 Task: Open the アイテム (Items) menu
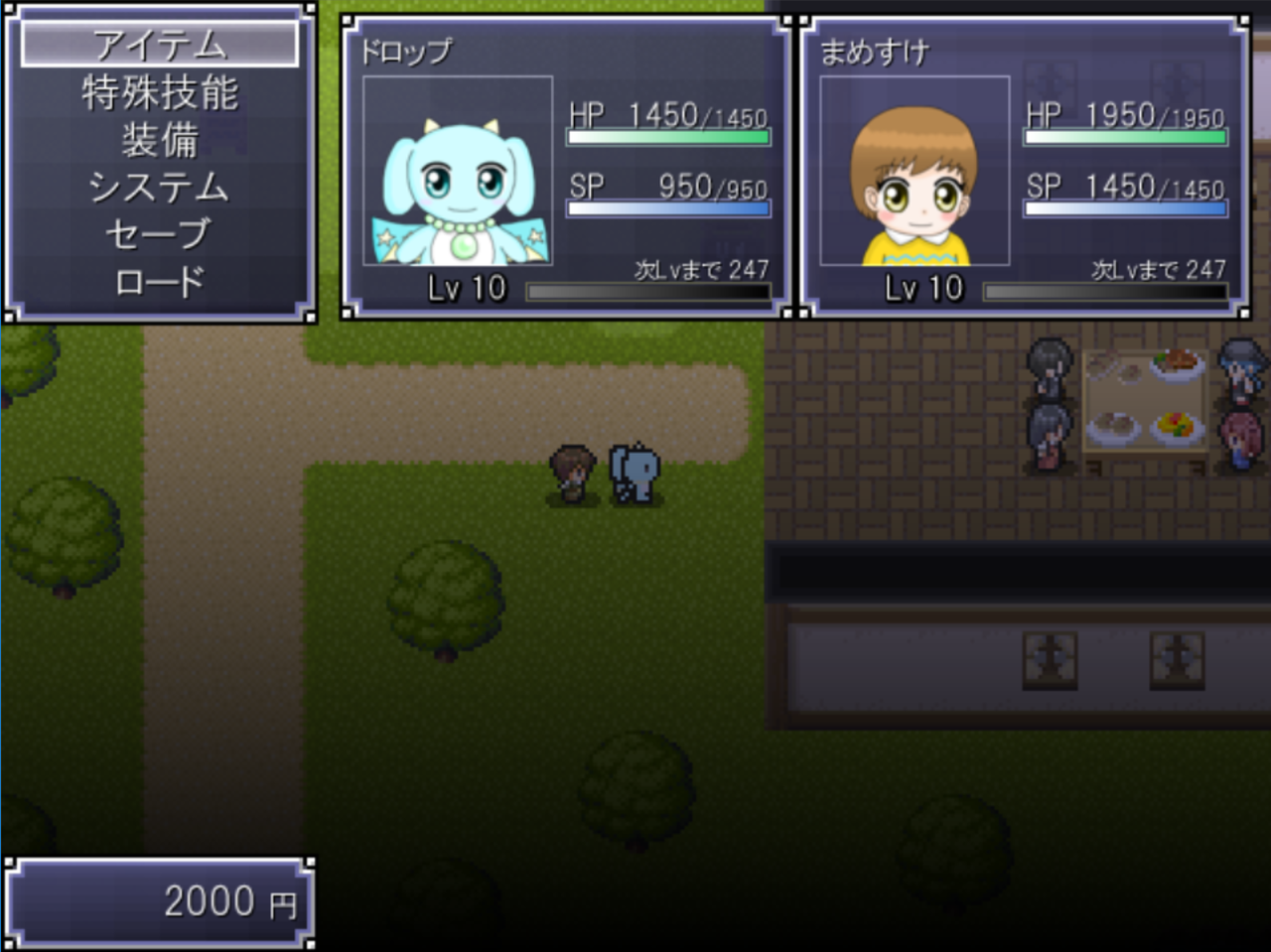tap(159, 45)
